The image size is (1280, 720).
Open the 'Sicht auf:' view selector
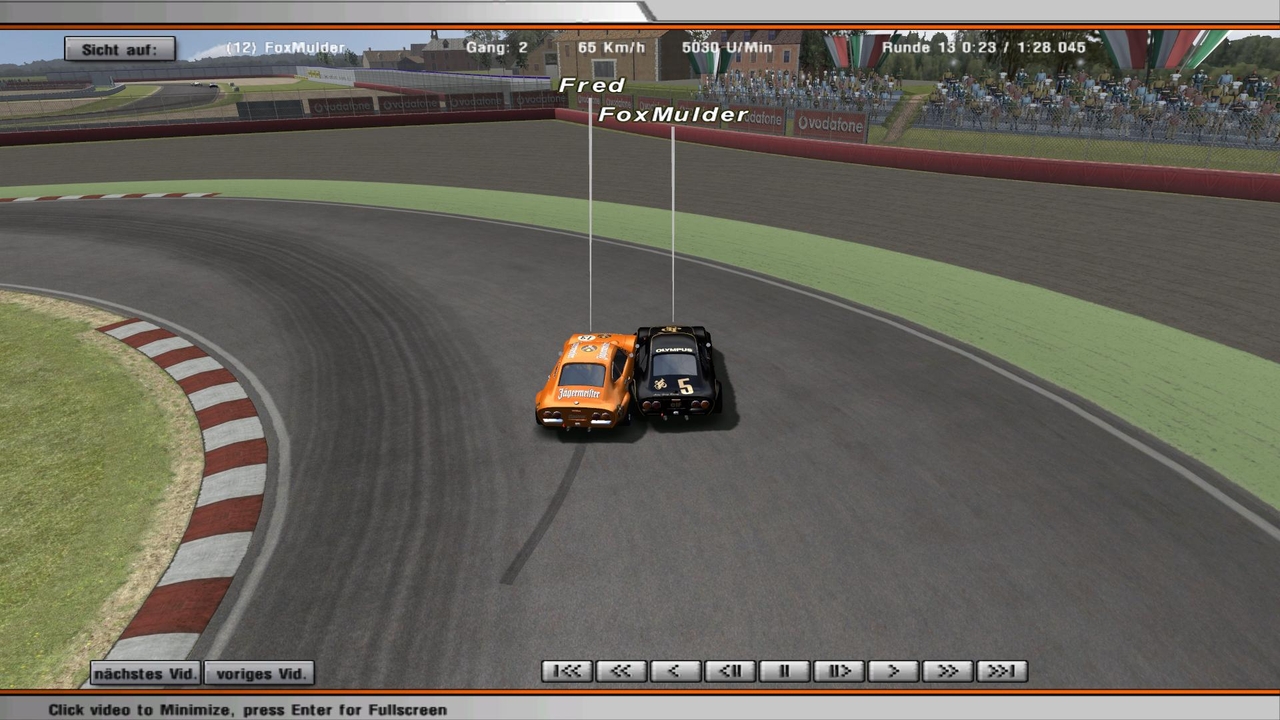click(120, 49)
